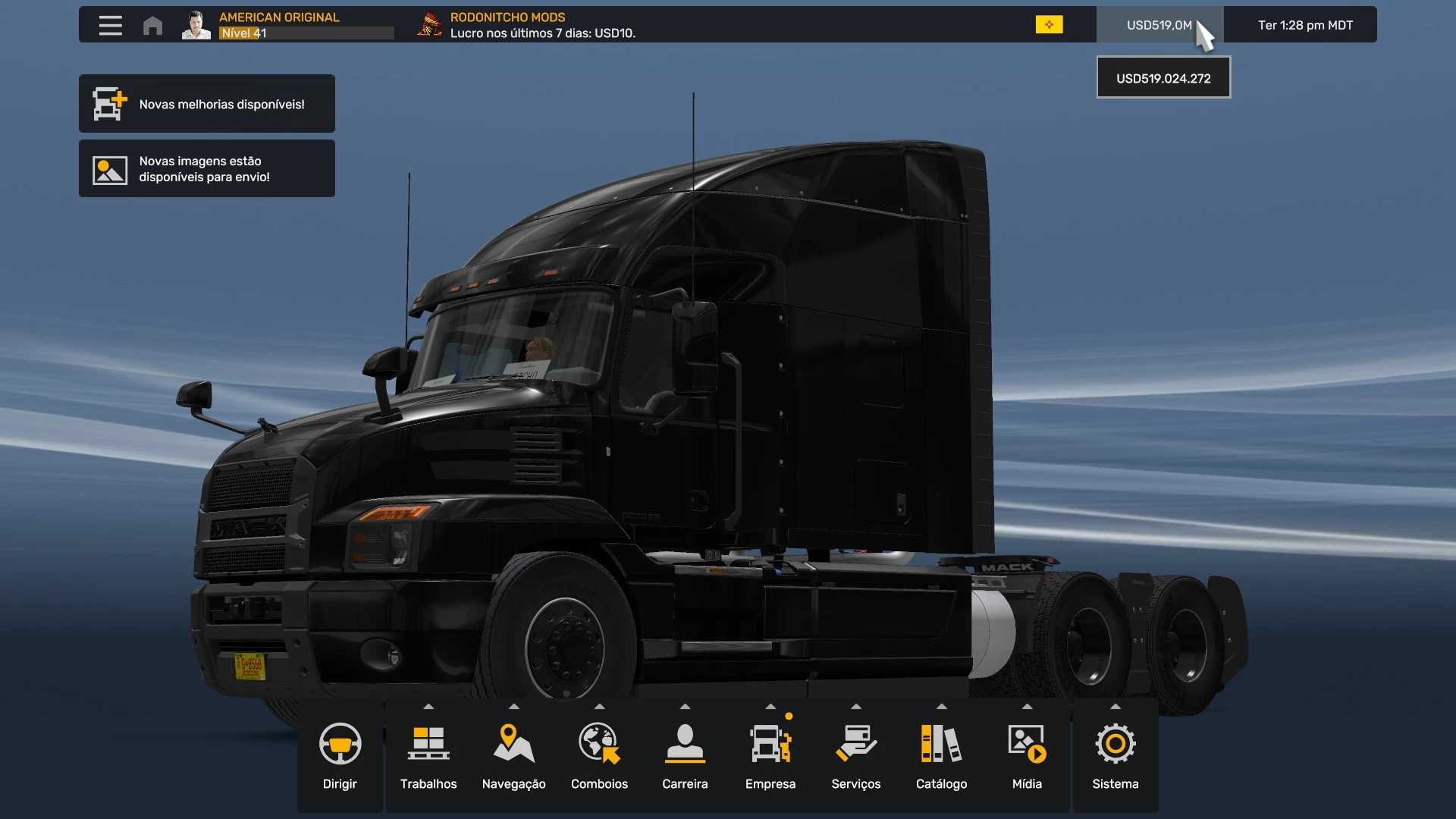Open the Navegação map menu

(x=514, y=755)
